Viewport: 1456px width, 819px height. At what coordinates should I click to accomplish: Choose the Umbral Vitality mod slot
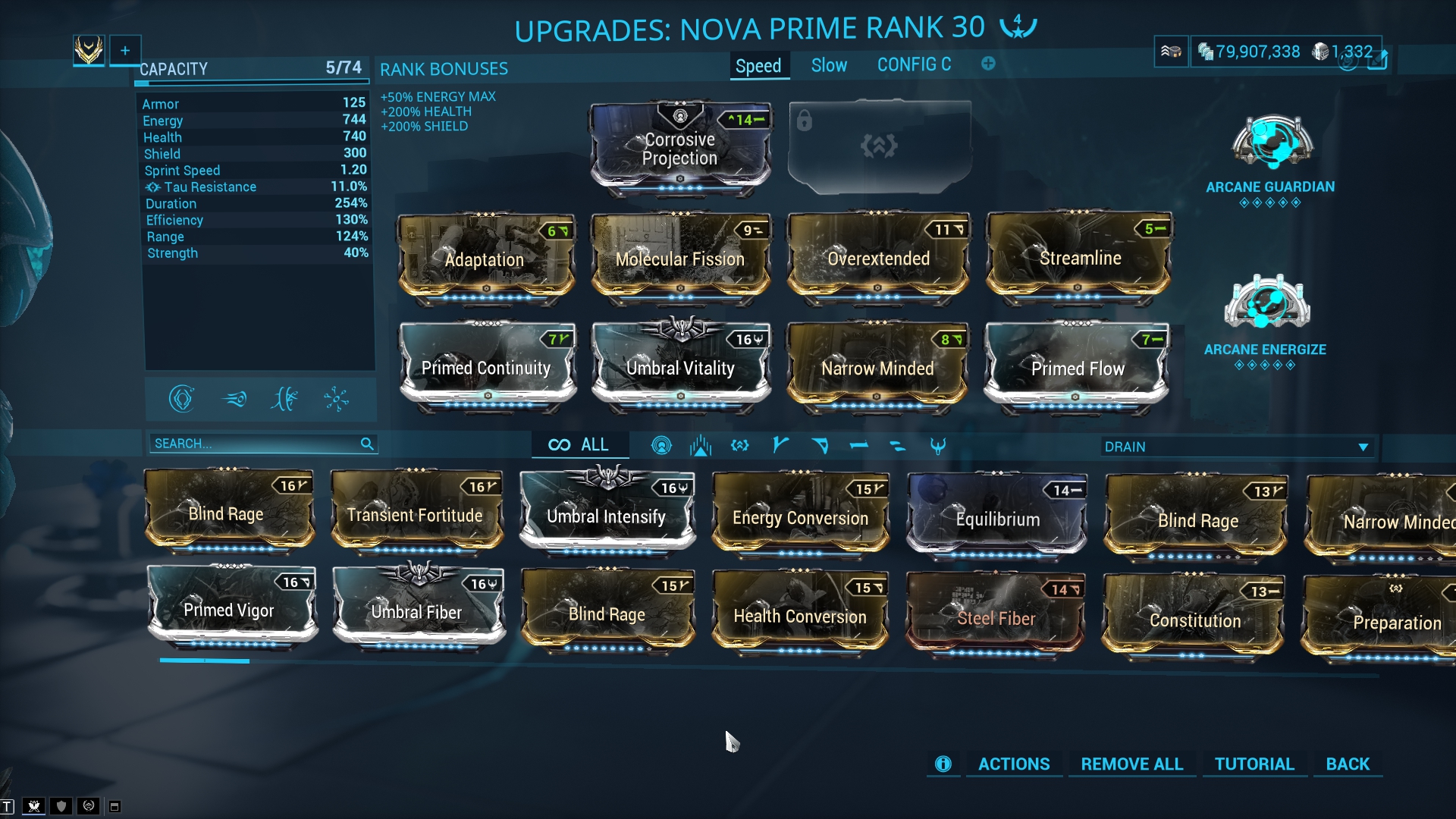coord(680,367)
